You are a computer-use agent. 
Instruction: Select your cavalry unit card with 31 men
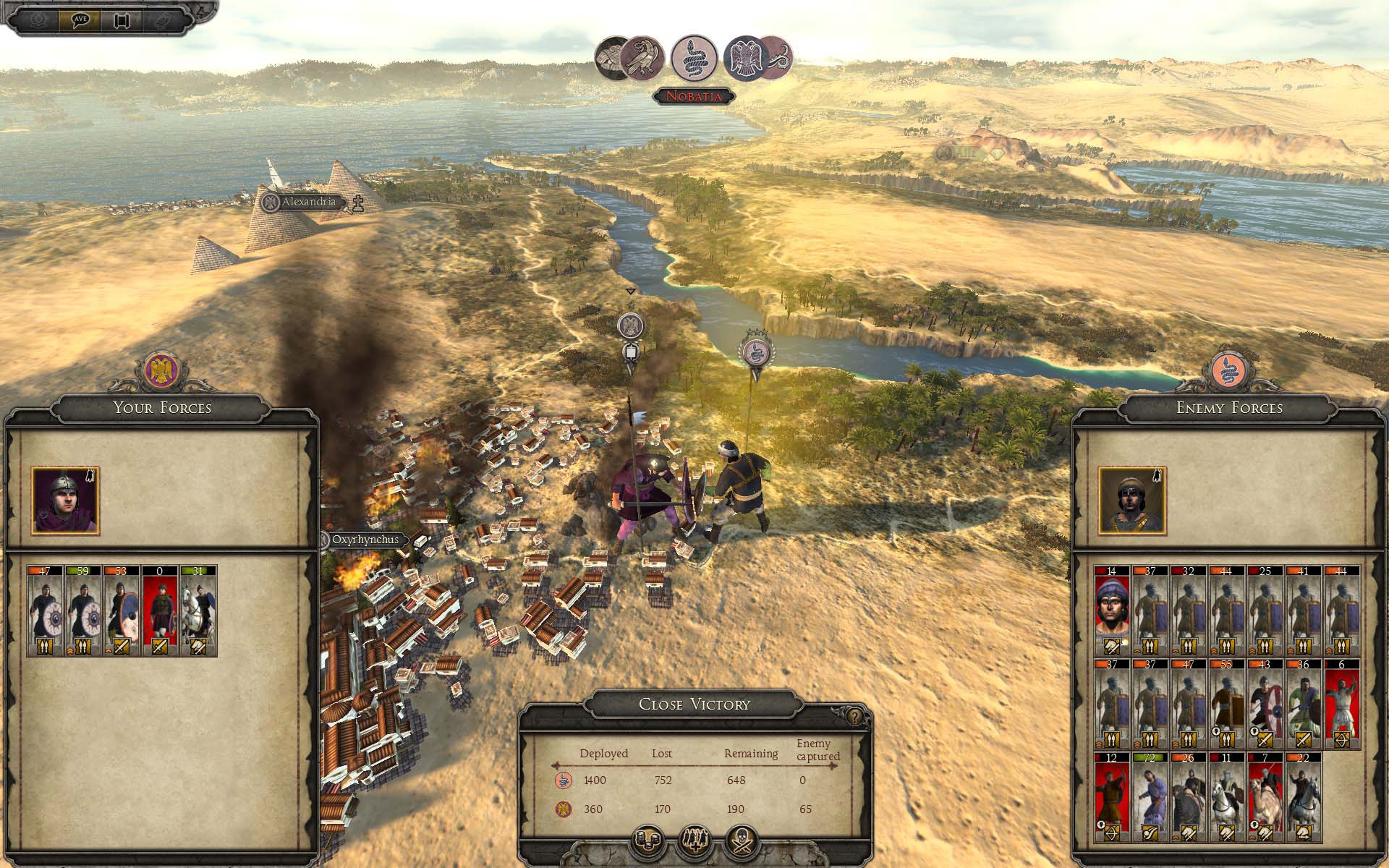pos(198,611)
